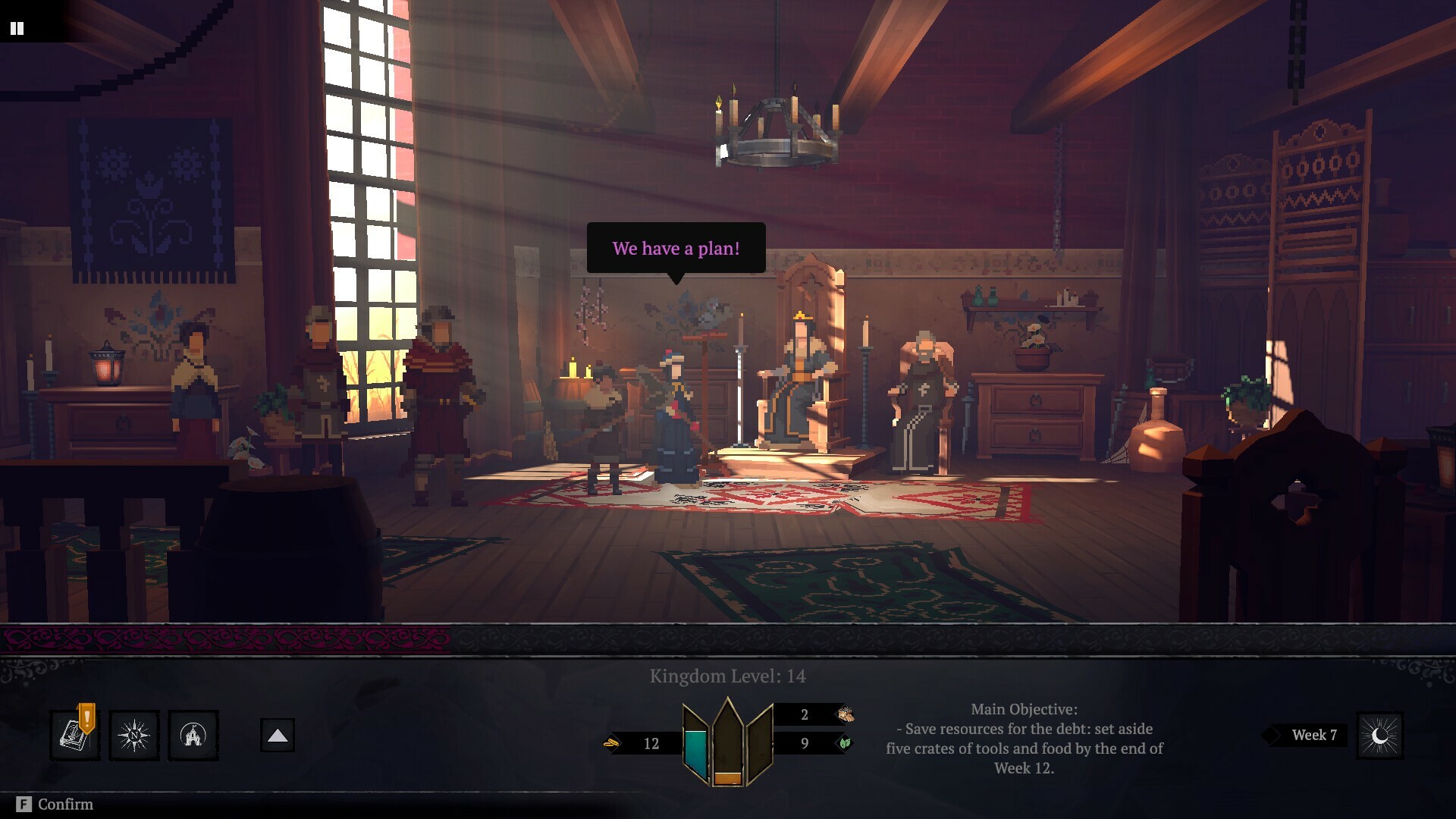Open the castle building icon
The height and width of the screenshot is (819, 1456).
(x=193, y=735)
